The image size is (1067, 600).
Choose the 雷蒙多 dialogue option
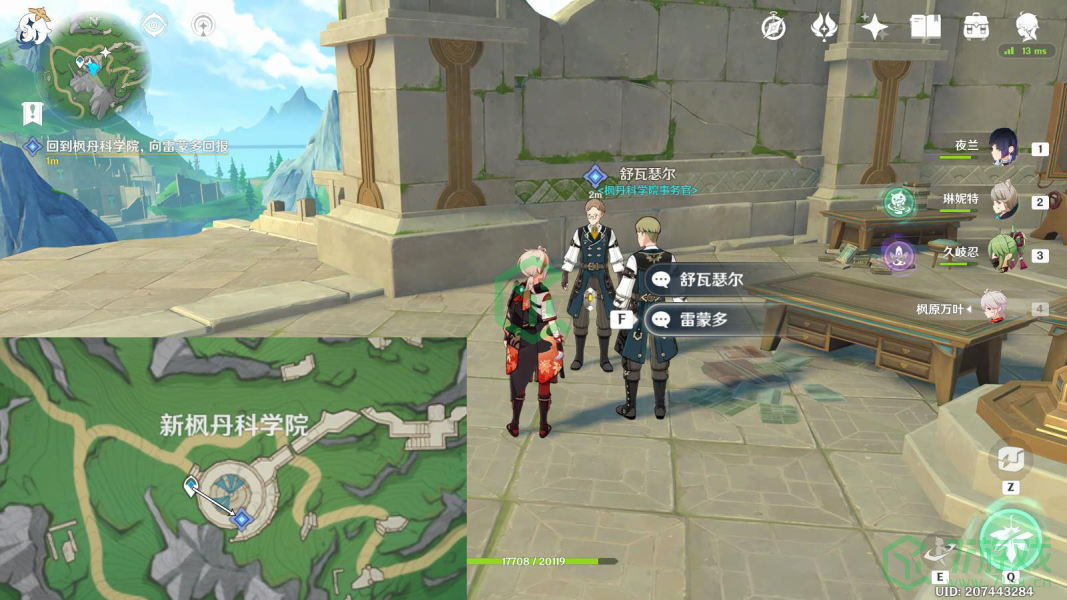[700, 320]
